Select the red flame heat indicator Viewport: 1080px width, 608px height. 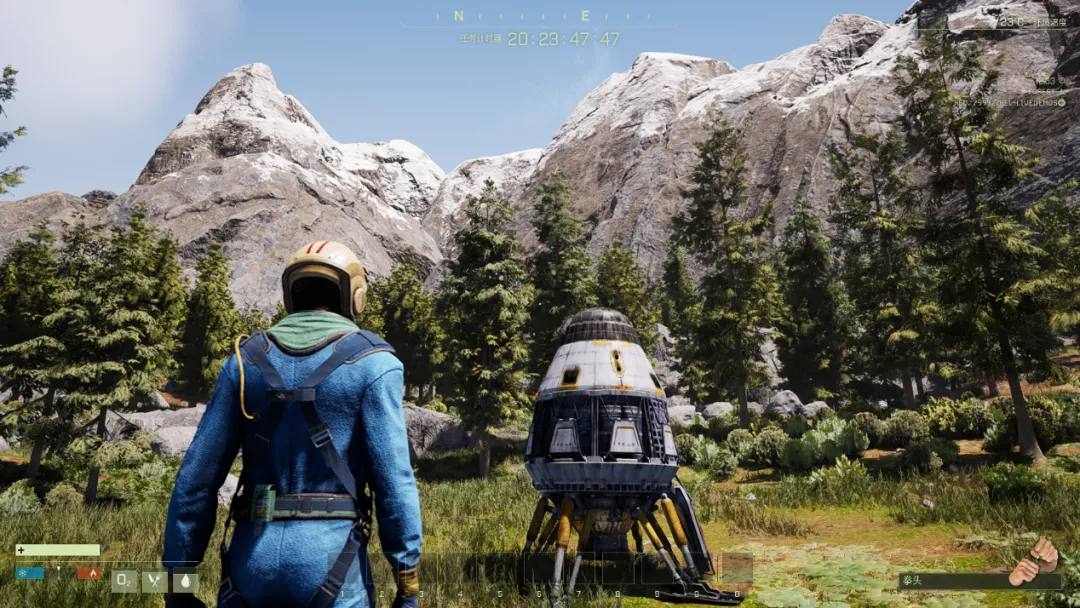90,573
